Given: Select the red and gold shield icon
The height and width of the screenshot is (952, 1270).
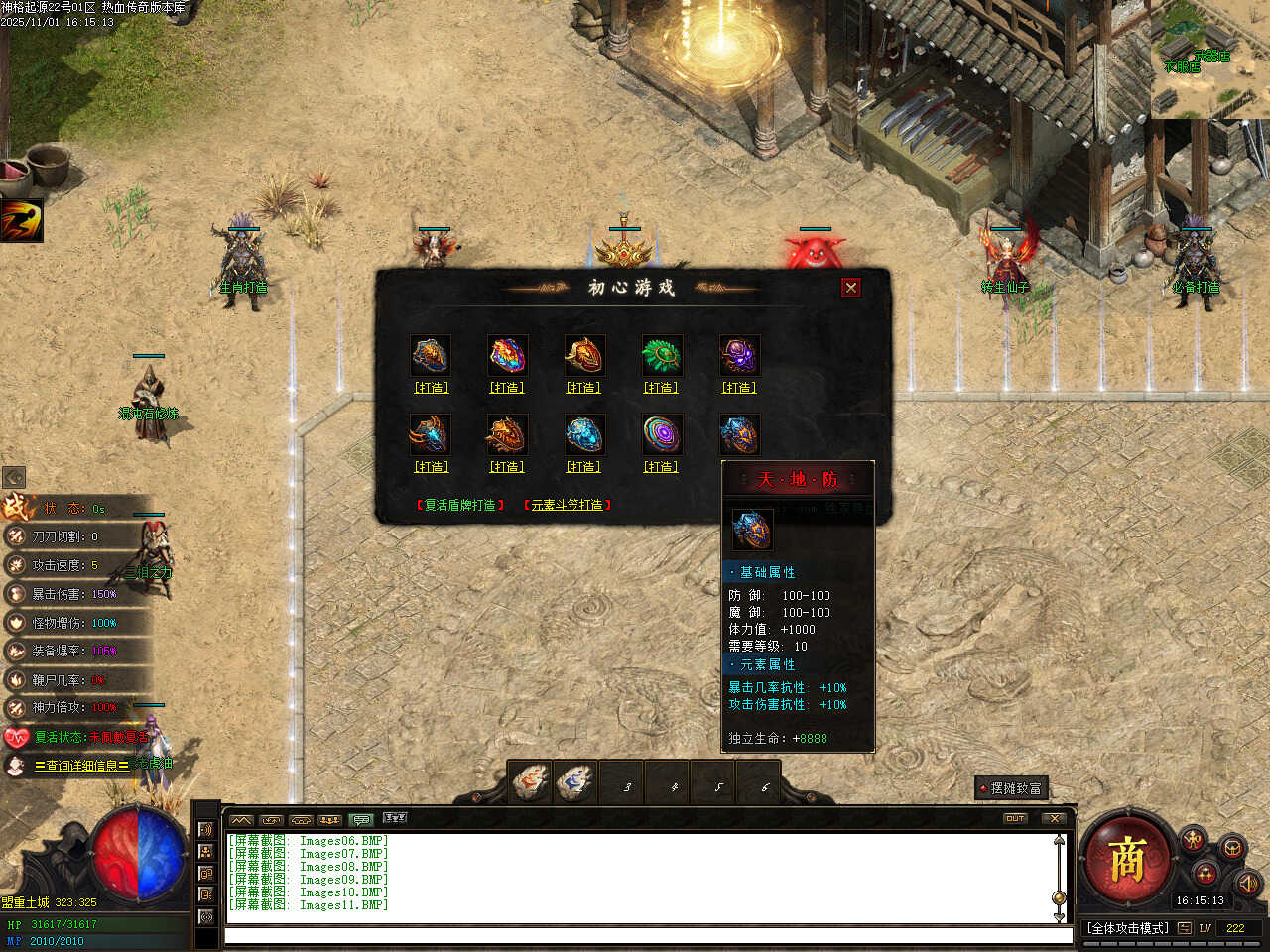Looking at the screenshot, I should pos(583,355).
